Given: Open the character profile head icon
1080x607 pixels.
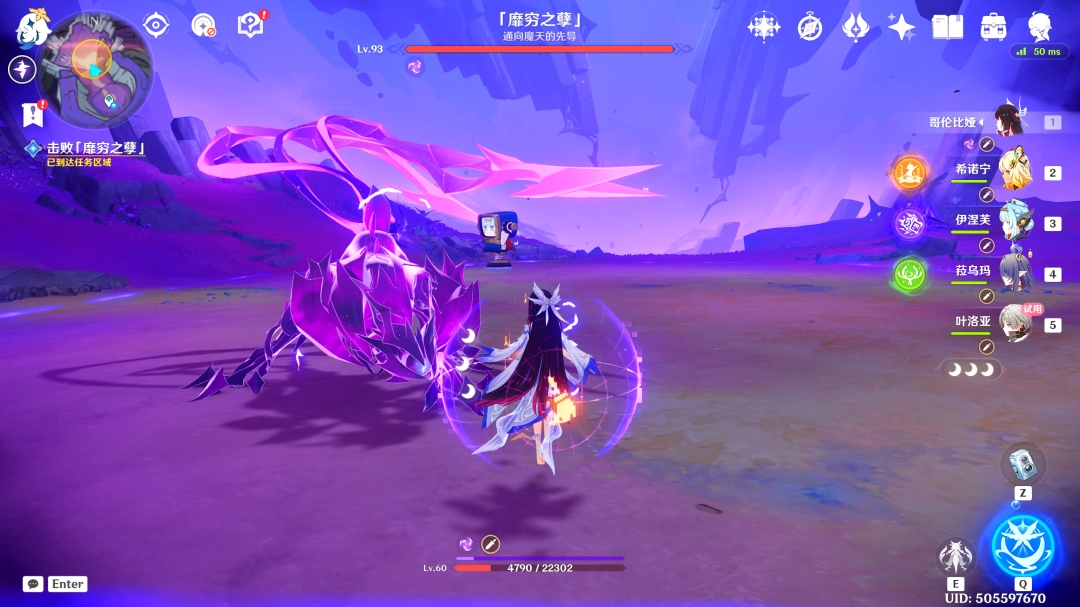Looking at the screenshot, I should [x=1041, y=27].
